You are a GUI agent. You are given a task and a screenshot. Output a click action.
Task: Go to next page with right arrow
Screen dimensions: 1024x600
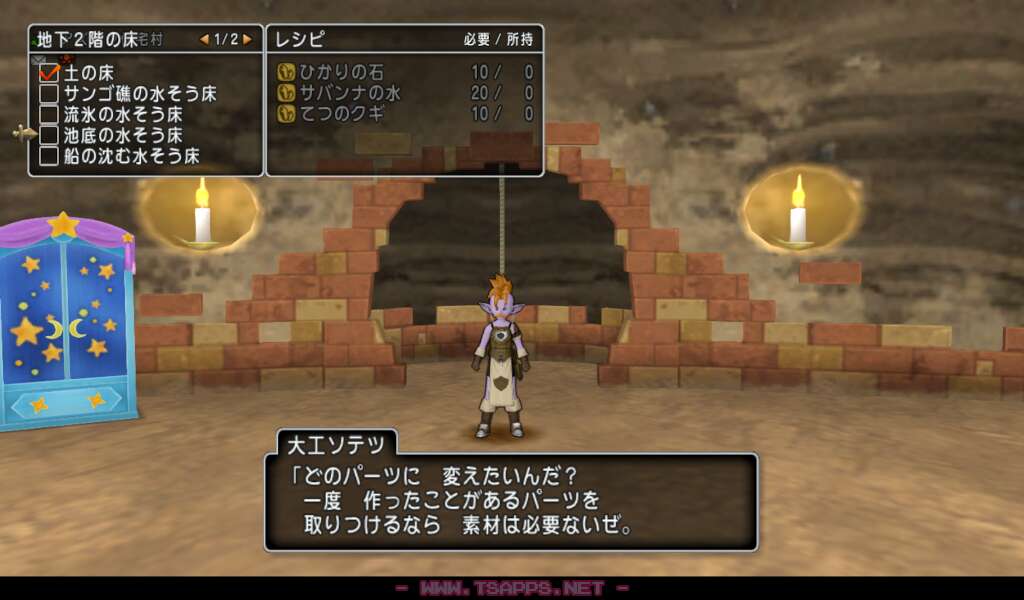[248, 40]
